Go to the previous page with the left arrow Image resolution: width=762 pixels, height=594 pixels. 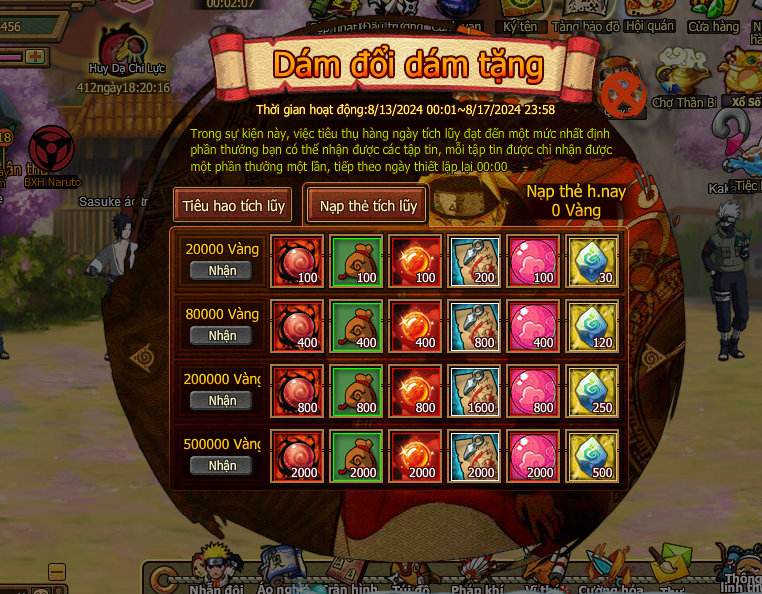(142, 355)
